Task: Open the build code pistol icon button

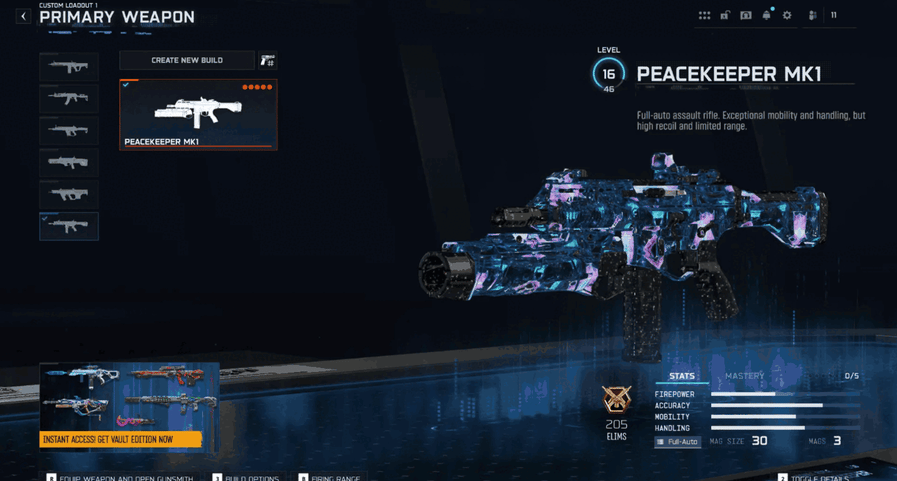Action: pyautogui.click(x=267, y=60)
